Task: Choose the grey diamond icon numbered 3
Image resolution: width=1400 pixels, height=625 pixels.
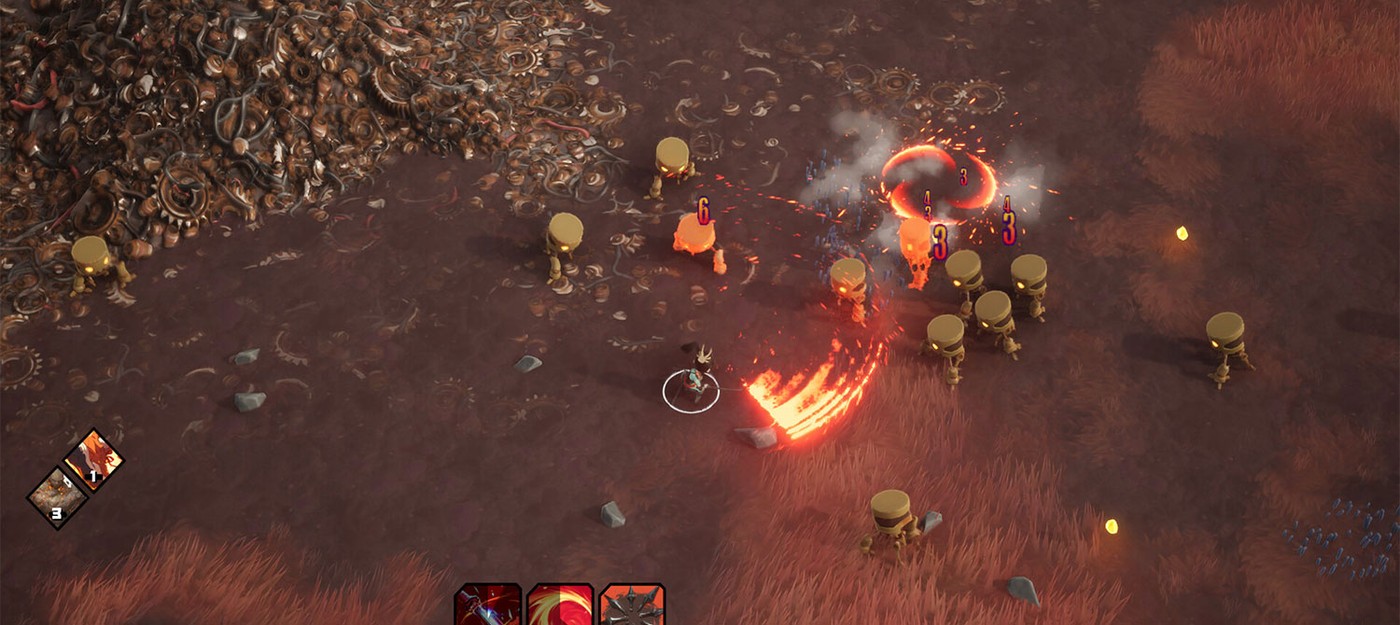Action: point(57,497)
